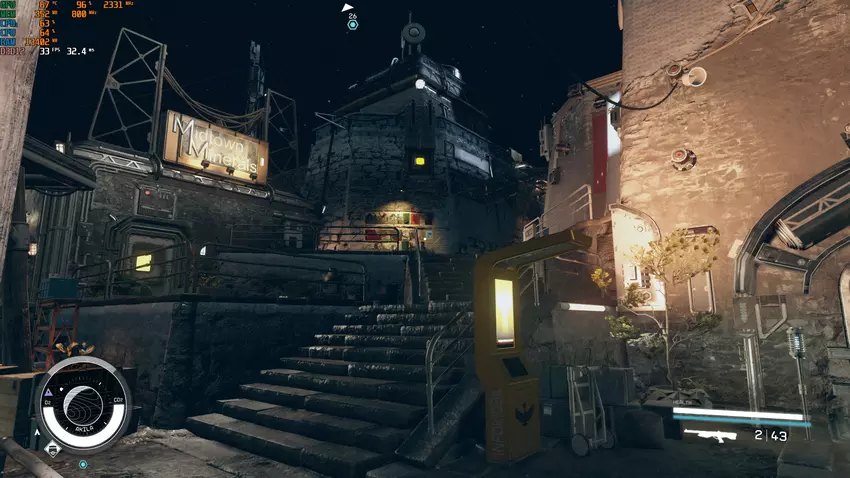This screenshot has height=478, width=850.
Task: Click the blue hexagon quest marker
Action: 353,25
